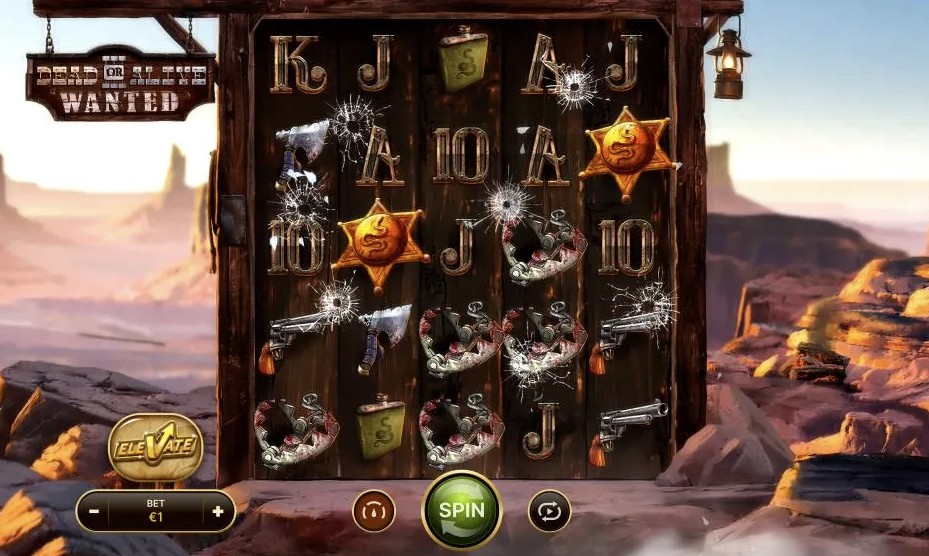The height and width of the screenshot is (556, 929).
Task: Spin the reels with the green SPIN button
Action: pos(461,510)
